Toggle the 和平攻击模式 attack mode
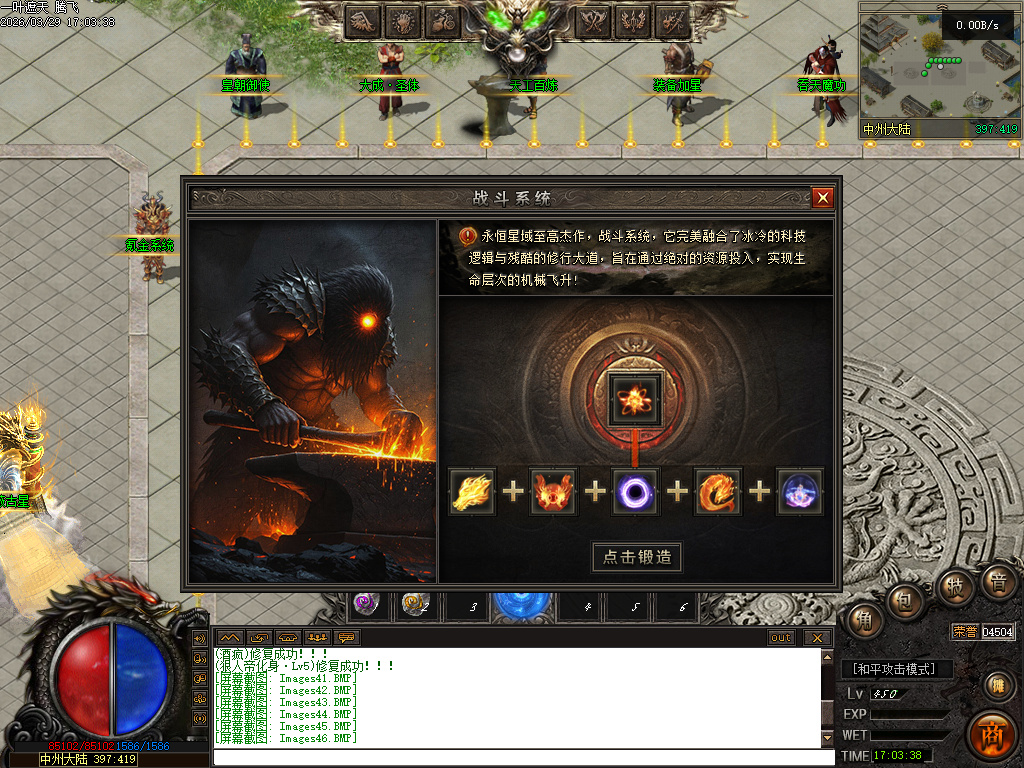The height and width of the screenshot is (768, 1024). coord(896,669)
